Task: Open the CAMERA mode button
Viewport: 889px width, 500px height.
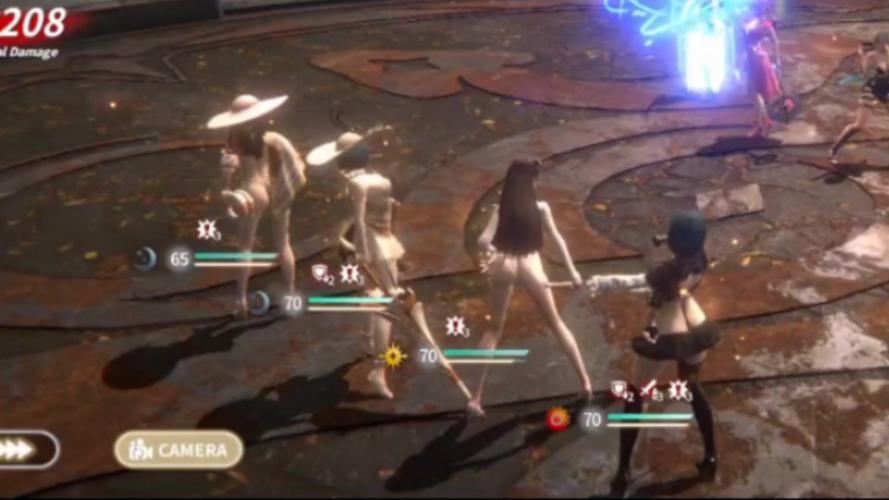Action: click(x=178, y=450)
